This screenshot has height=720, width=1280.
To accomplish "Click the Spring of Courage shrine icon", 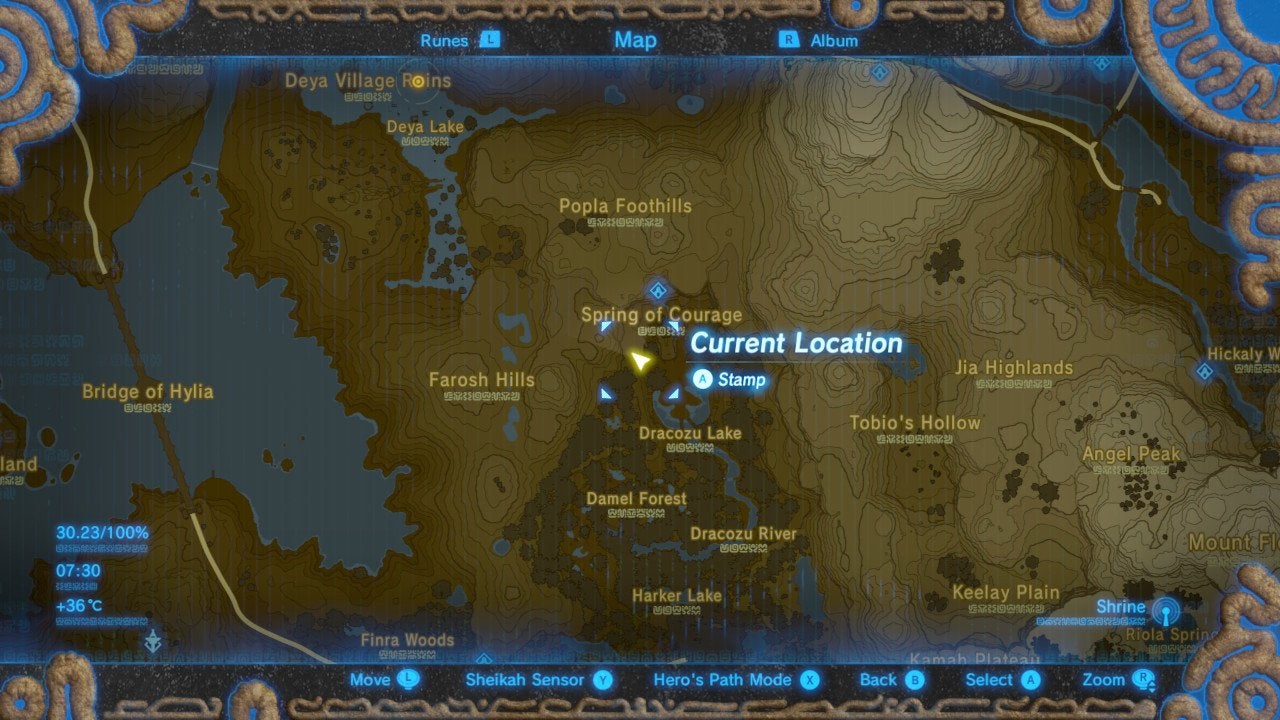I will 656,289.
